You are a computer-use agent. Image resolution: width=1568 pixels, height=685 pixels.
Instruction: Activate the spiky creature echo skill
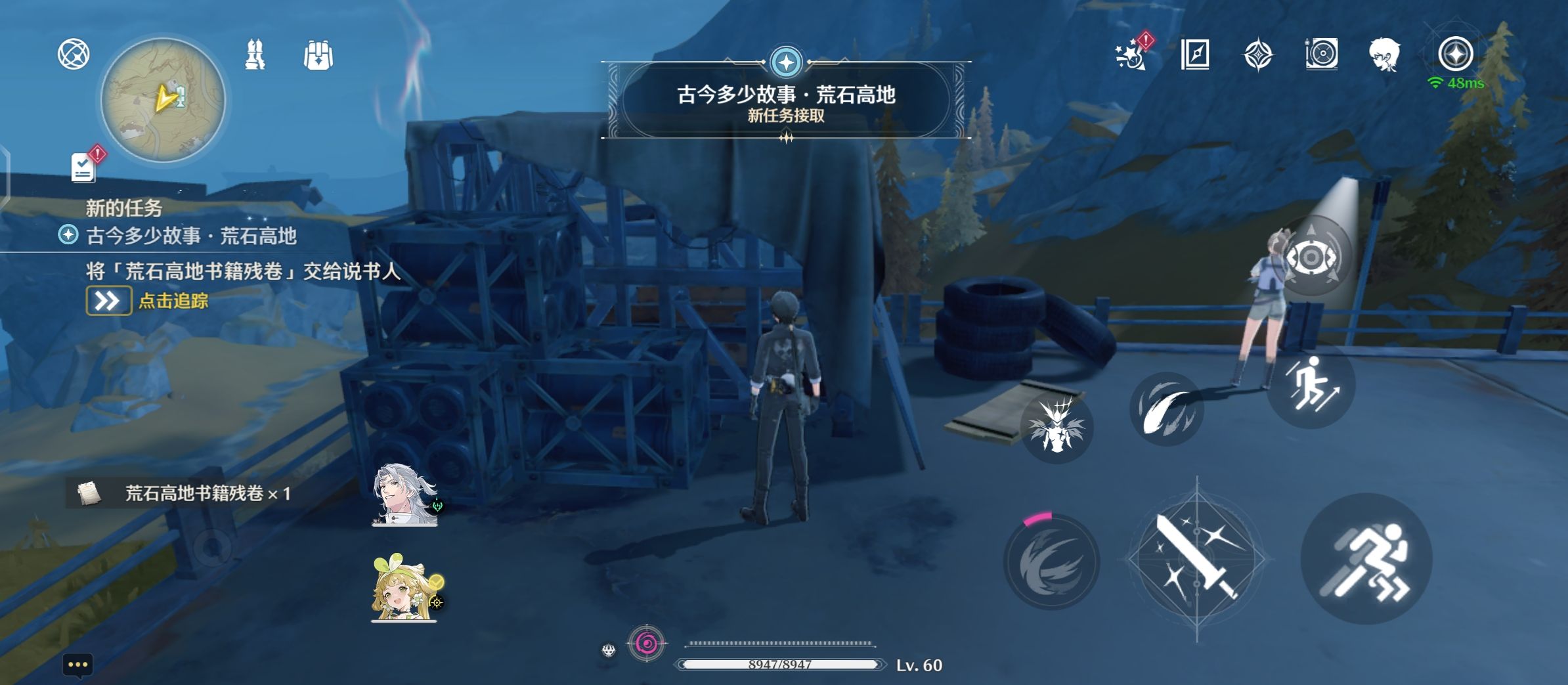pyautogui.click(x=1056, y=427)
